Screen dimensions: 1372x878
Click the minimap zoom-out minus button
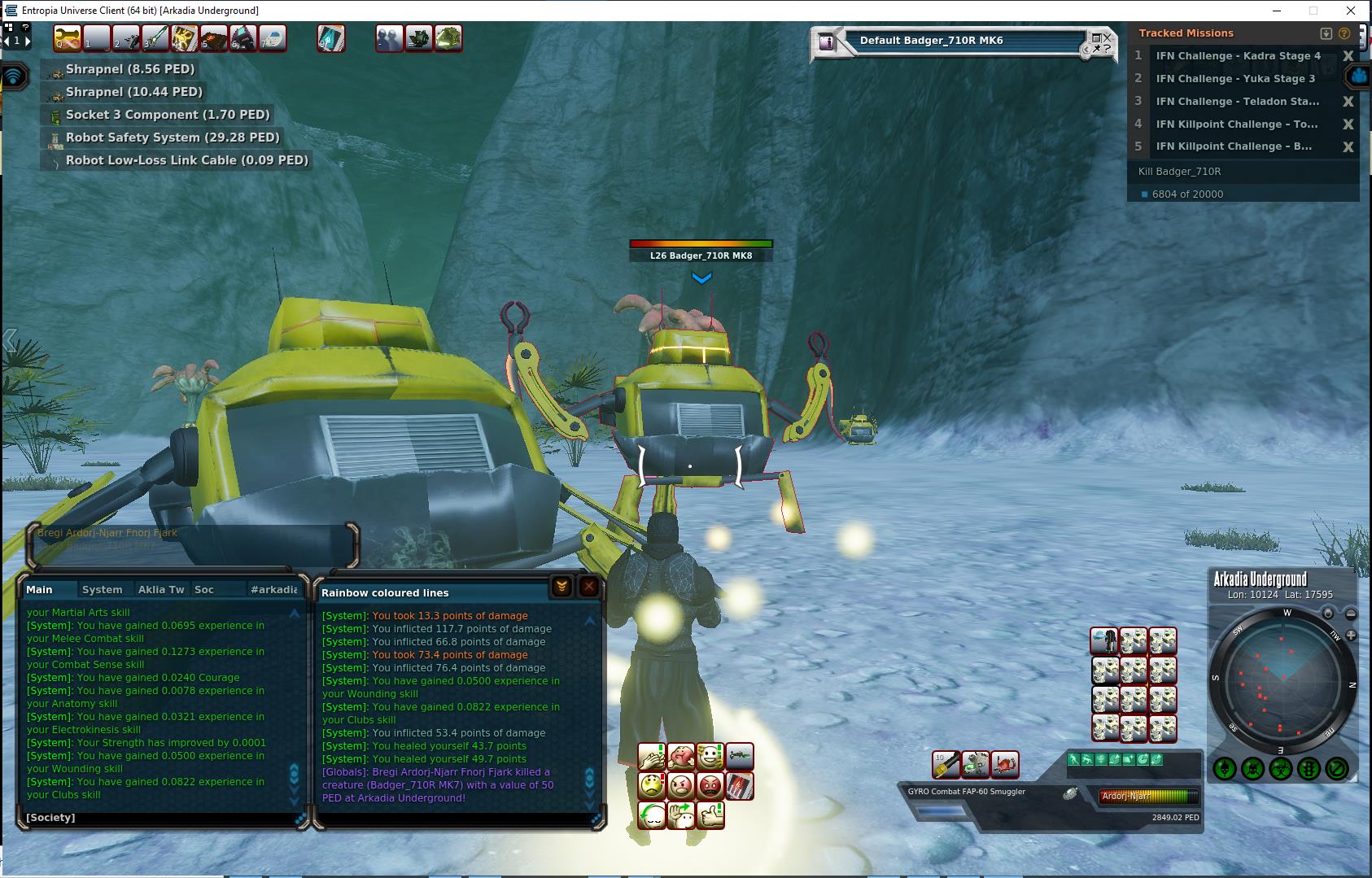point(1351,614)
